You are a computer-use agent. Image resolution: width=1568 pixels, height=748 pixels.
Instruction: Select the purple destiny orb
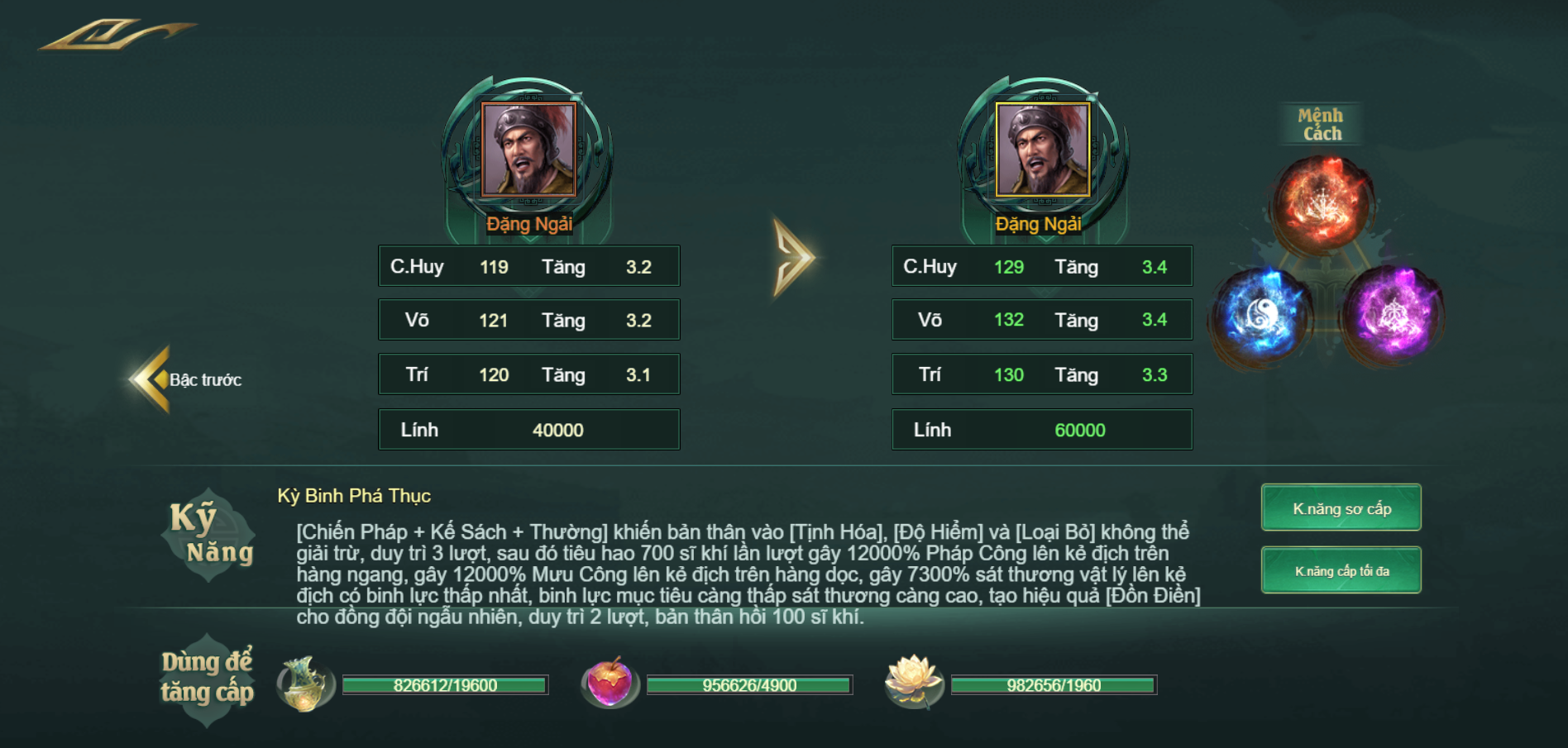point(1394,315)
